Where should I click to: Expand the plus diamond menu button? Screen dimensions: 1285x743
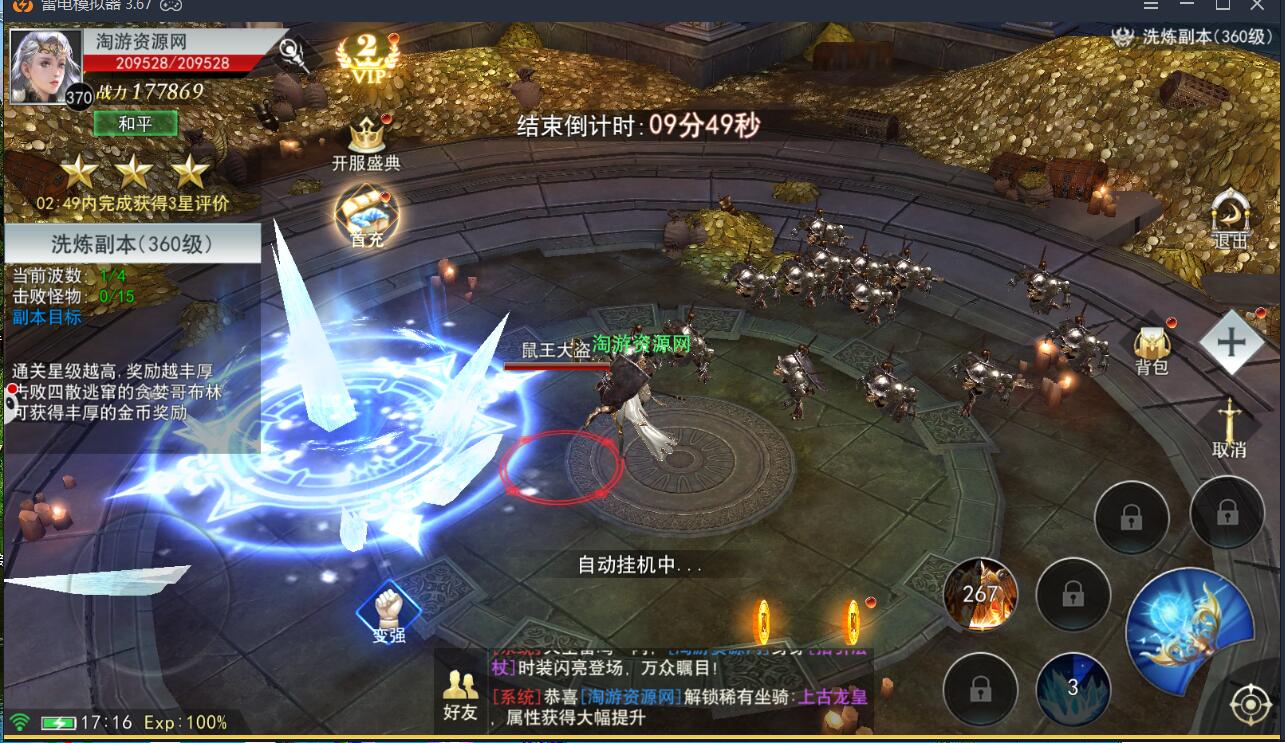click(1230, 342)
